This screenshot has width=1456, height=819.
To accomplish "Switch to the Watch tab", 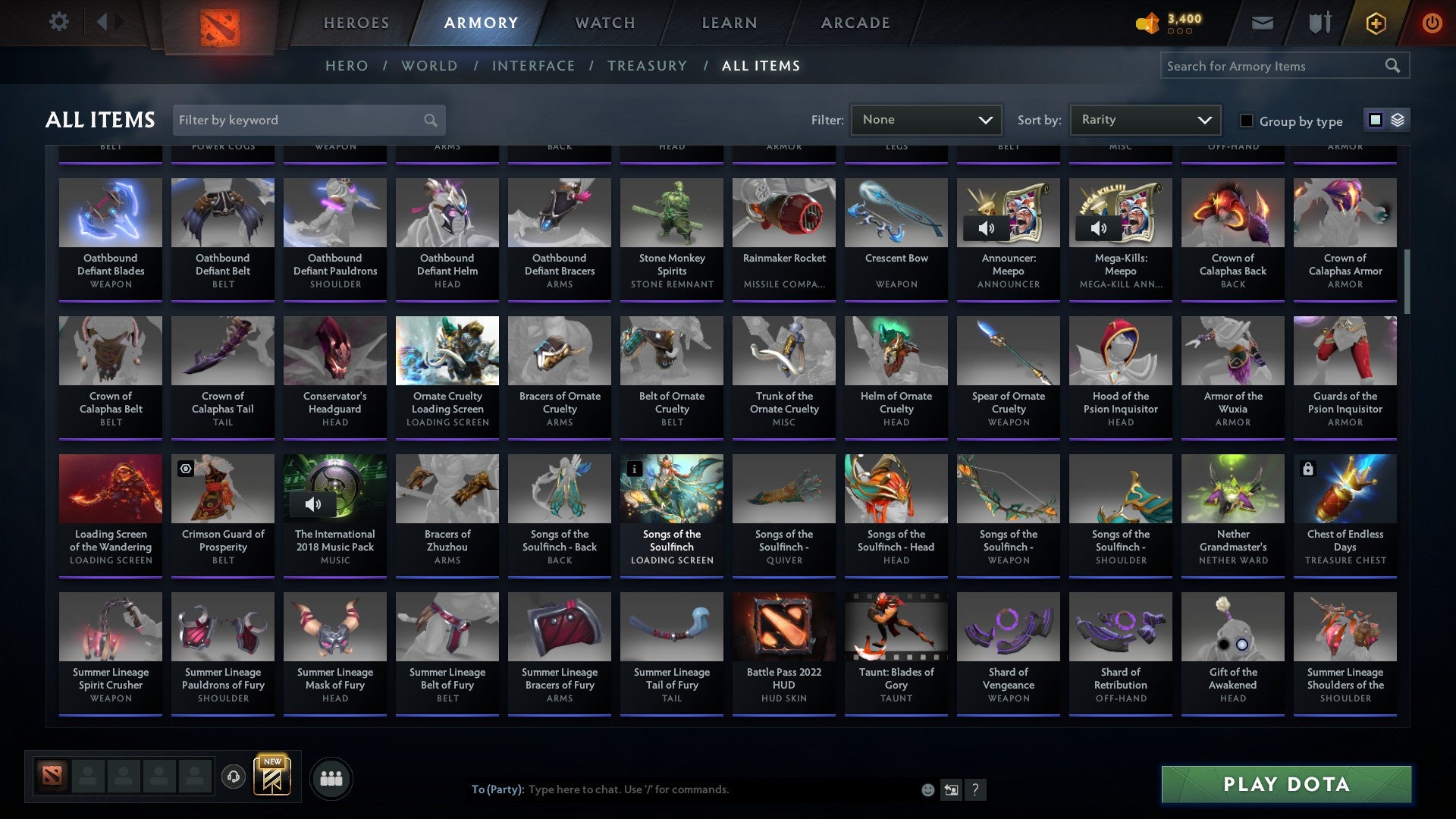I will tap(604, 23).
